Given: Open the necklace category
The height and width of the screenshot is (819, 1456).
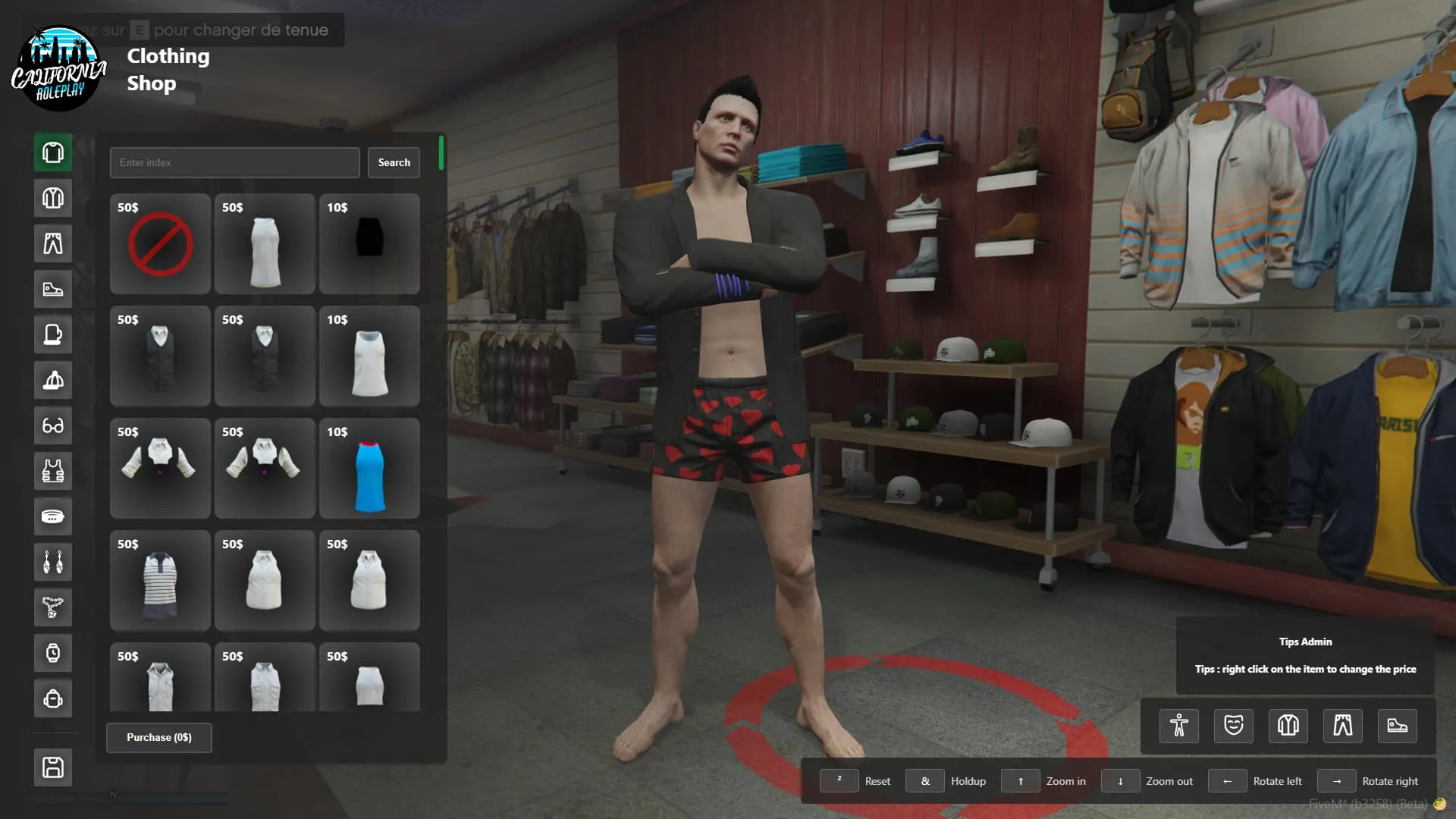Looking at the screenshot, I should click(x=52, y=607).
